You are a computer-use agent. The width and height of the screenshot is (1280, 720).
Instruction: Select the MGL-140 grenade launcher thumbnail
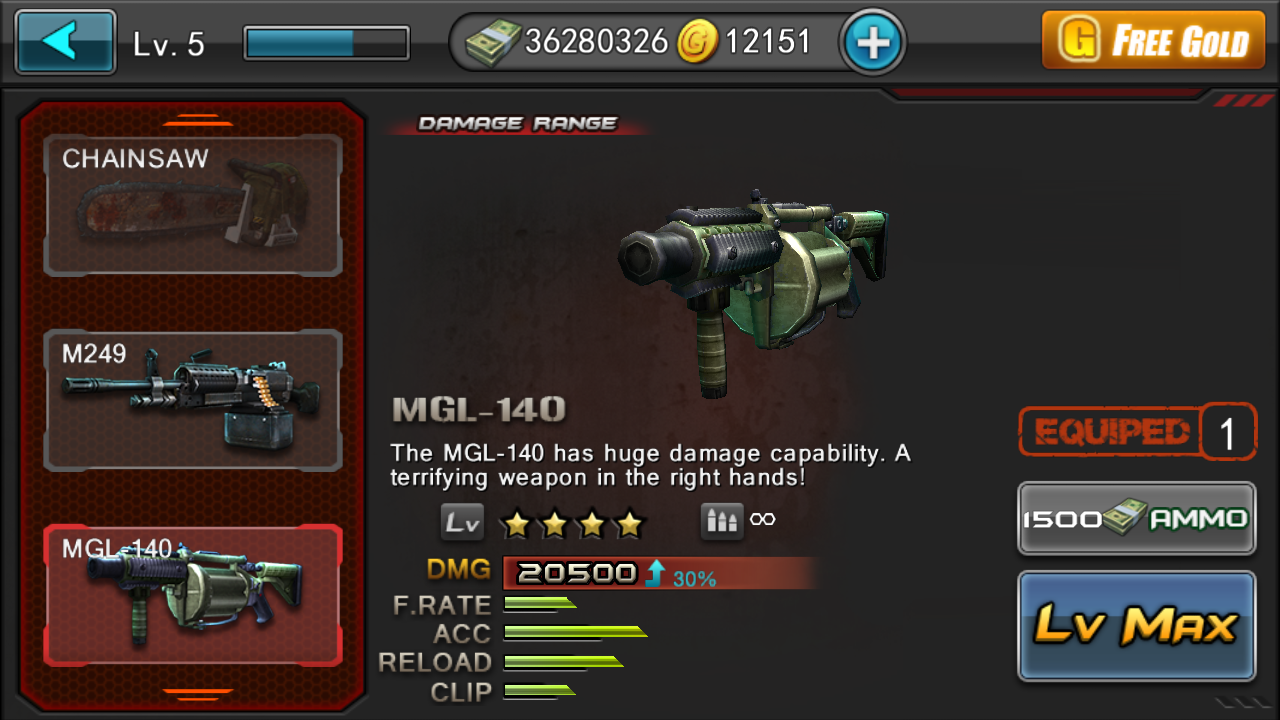click(192, 592)
